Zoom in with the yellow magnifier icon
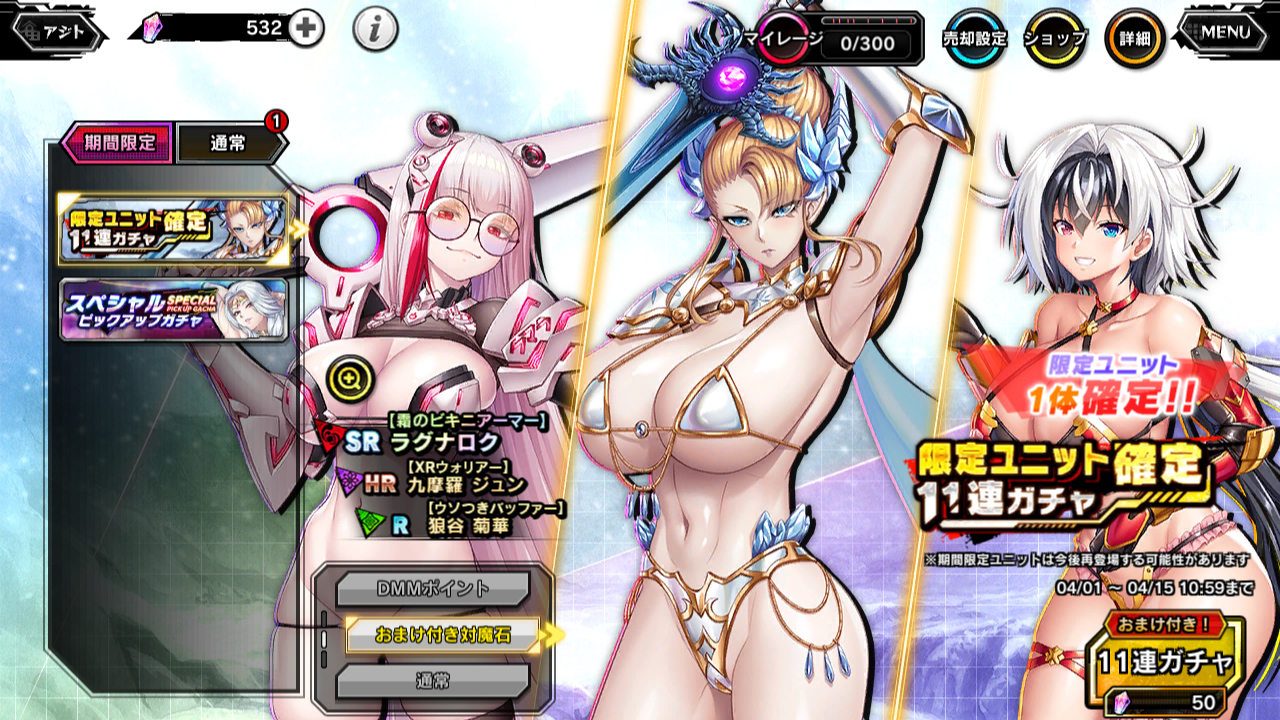This screenshot has width=1280, height=720. (x=355, y=377)
